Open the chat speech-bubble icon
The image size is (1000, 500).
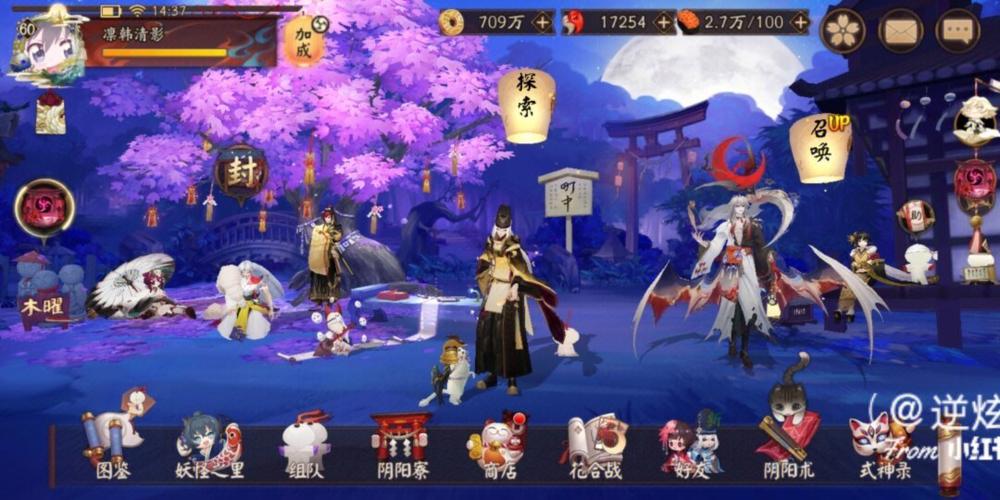[x=957, y=31]
